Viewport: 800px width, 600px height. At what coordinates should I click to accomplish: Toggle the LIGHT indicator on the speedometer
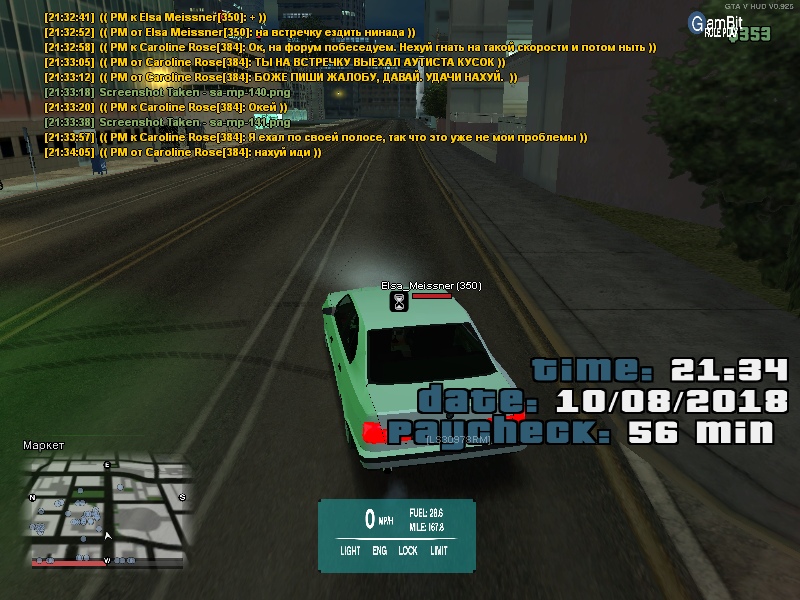pos(350,550)
